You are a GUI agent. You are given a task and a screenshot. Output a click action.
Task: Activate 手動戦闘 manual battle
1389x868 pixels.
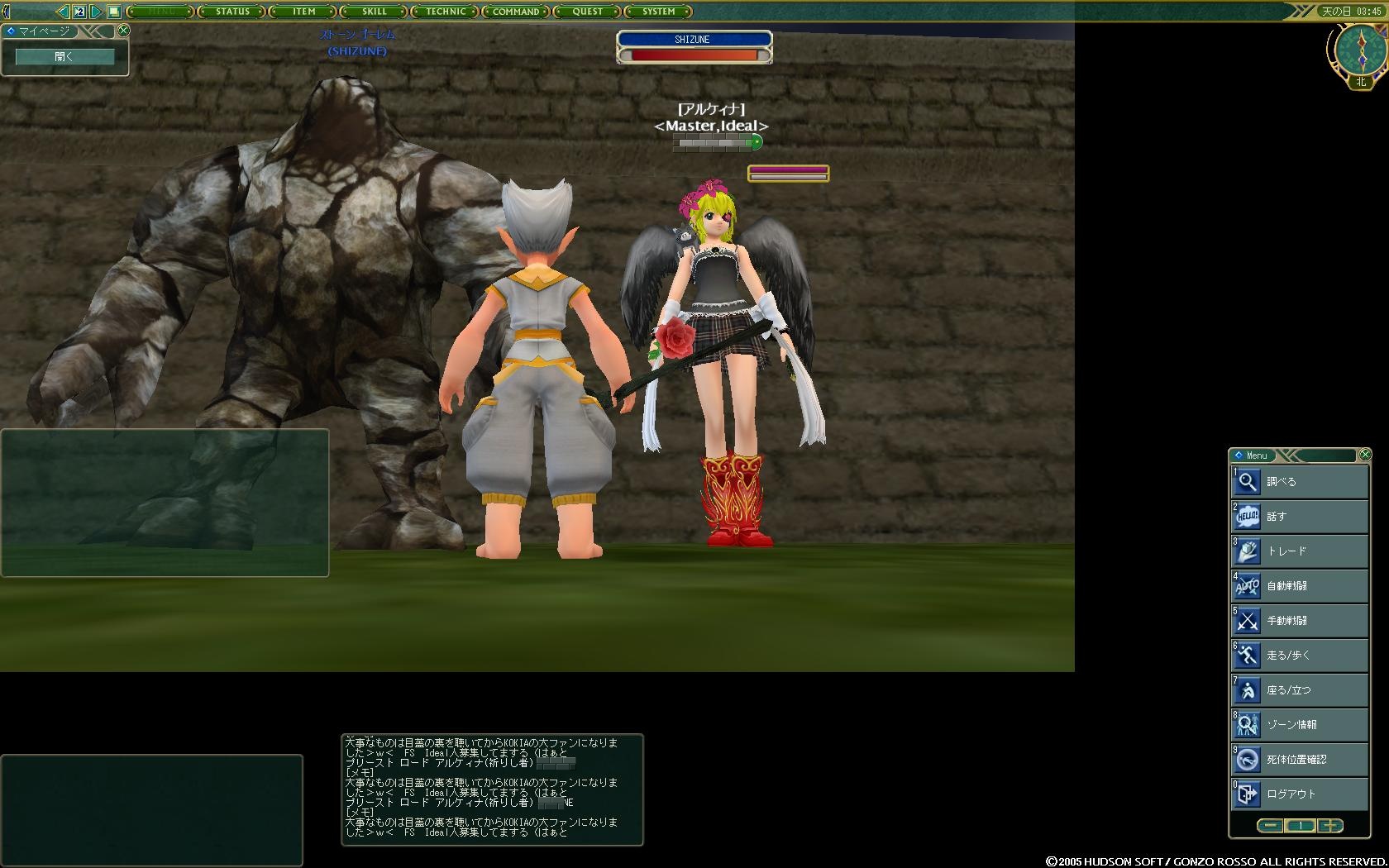[1299, 621]
